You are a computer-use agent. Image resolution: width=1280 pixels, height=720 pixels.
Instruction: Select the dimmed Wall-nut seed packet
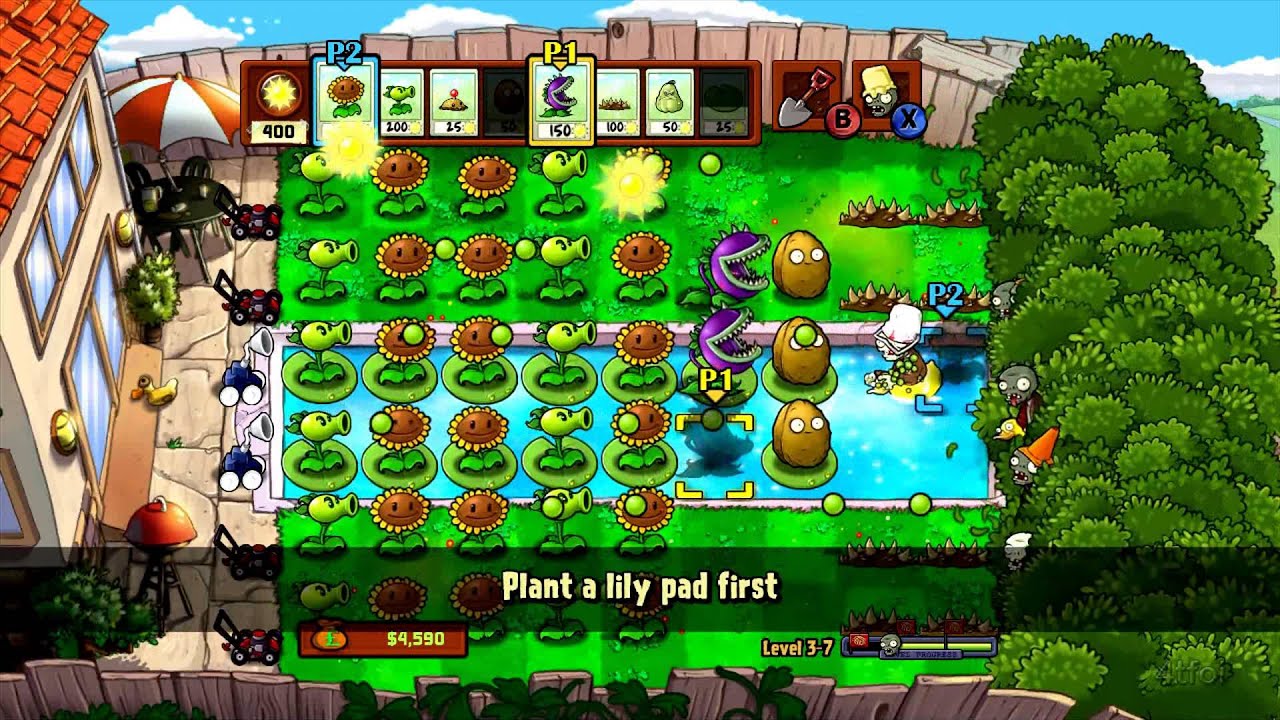[507, 102]
